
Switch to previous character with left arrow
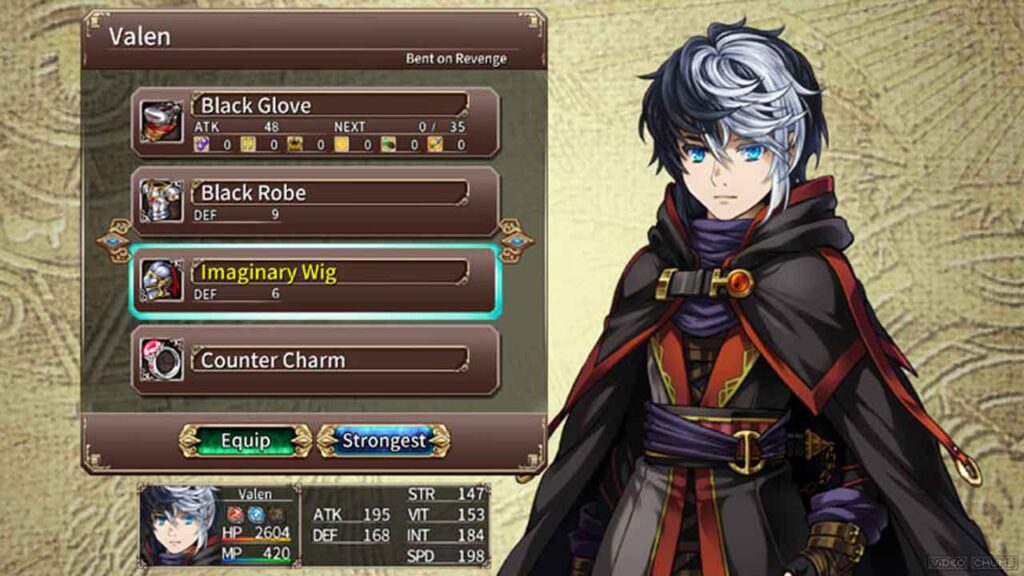114,241
